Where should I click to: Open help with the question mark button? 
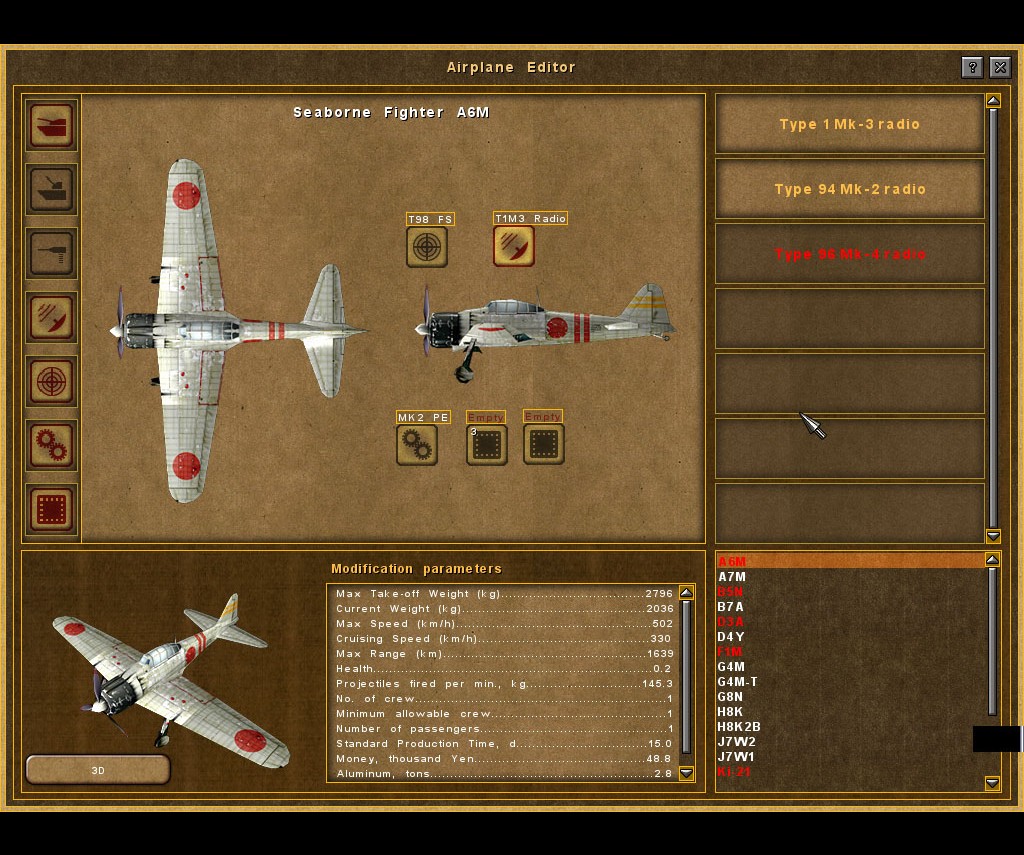click(971, 67)
